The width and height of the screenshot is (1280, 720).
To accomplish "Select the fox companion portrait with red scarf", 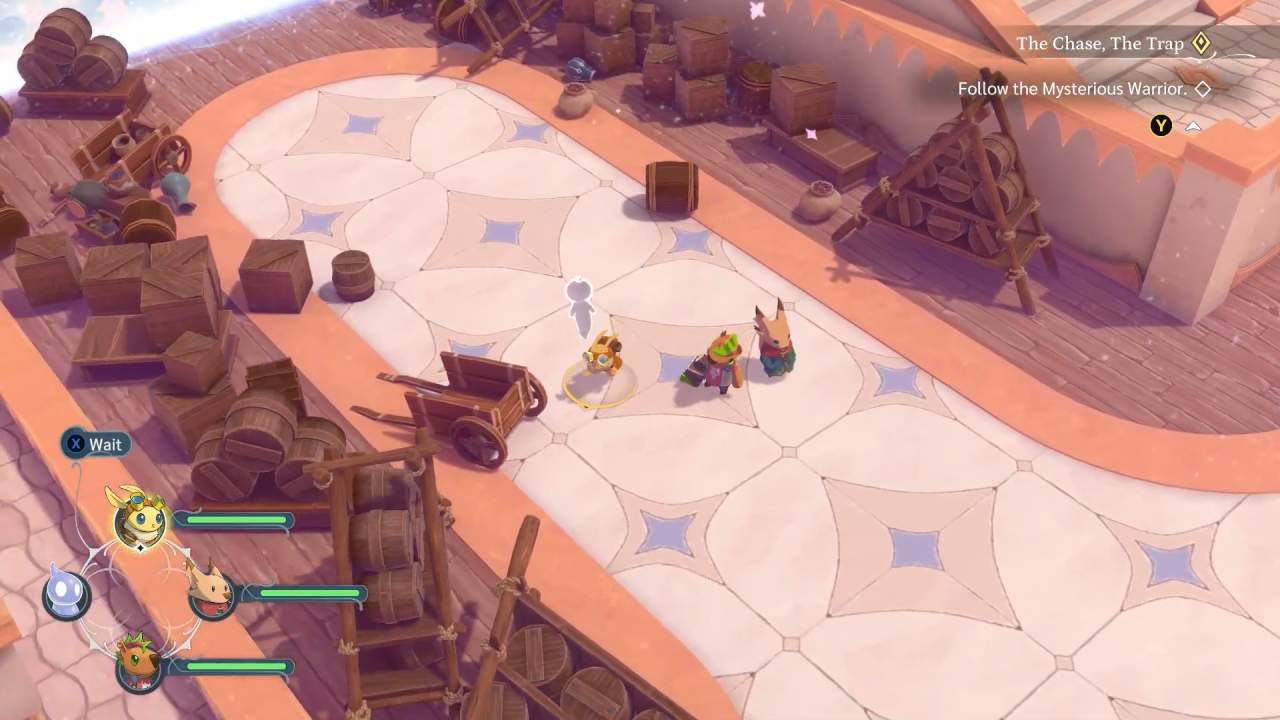I will point(213,596).
